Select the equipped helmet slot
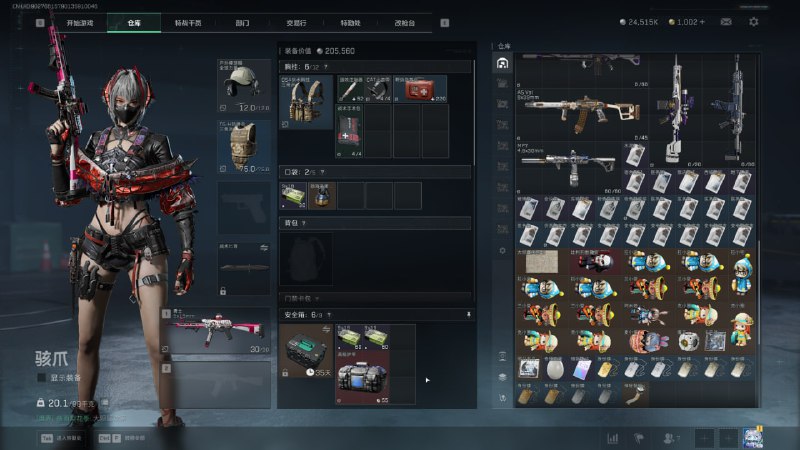This screenshot has height=450, width=800. [x=244, y=85]
